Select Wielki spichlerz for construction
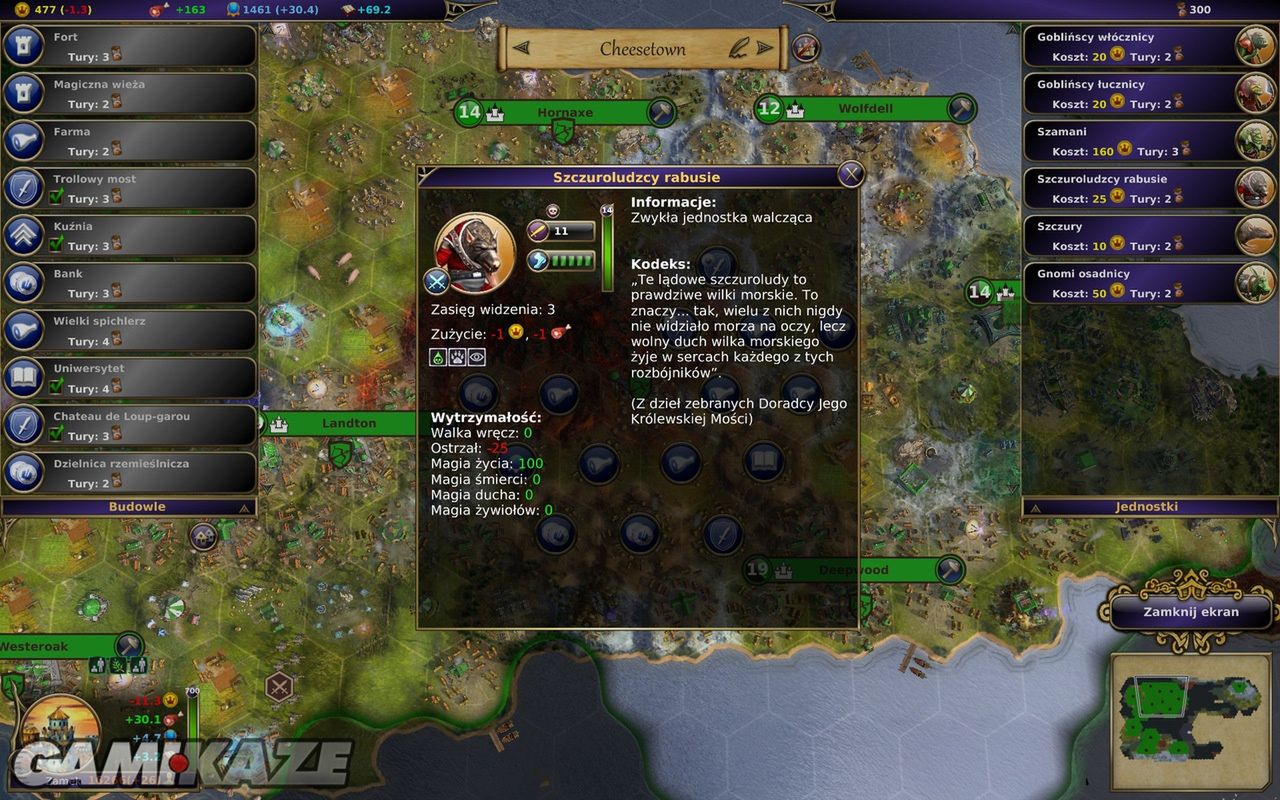This screenshot has height=800, width=1280. pyautogui.click(x=130, y=331)
